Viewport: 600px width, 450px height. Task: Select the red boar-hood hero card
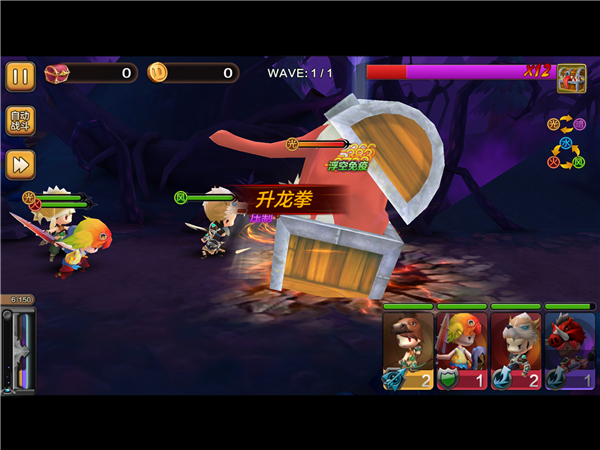click(569, 350)
